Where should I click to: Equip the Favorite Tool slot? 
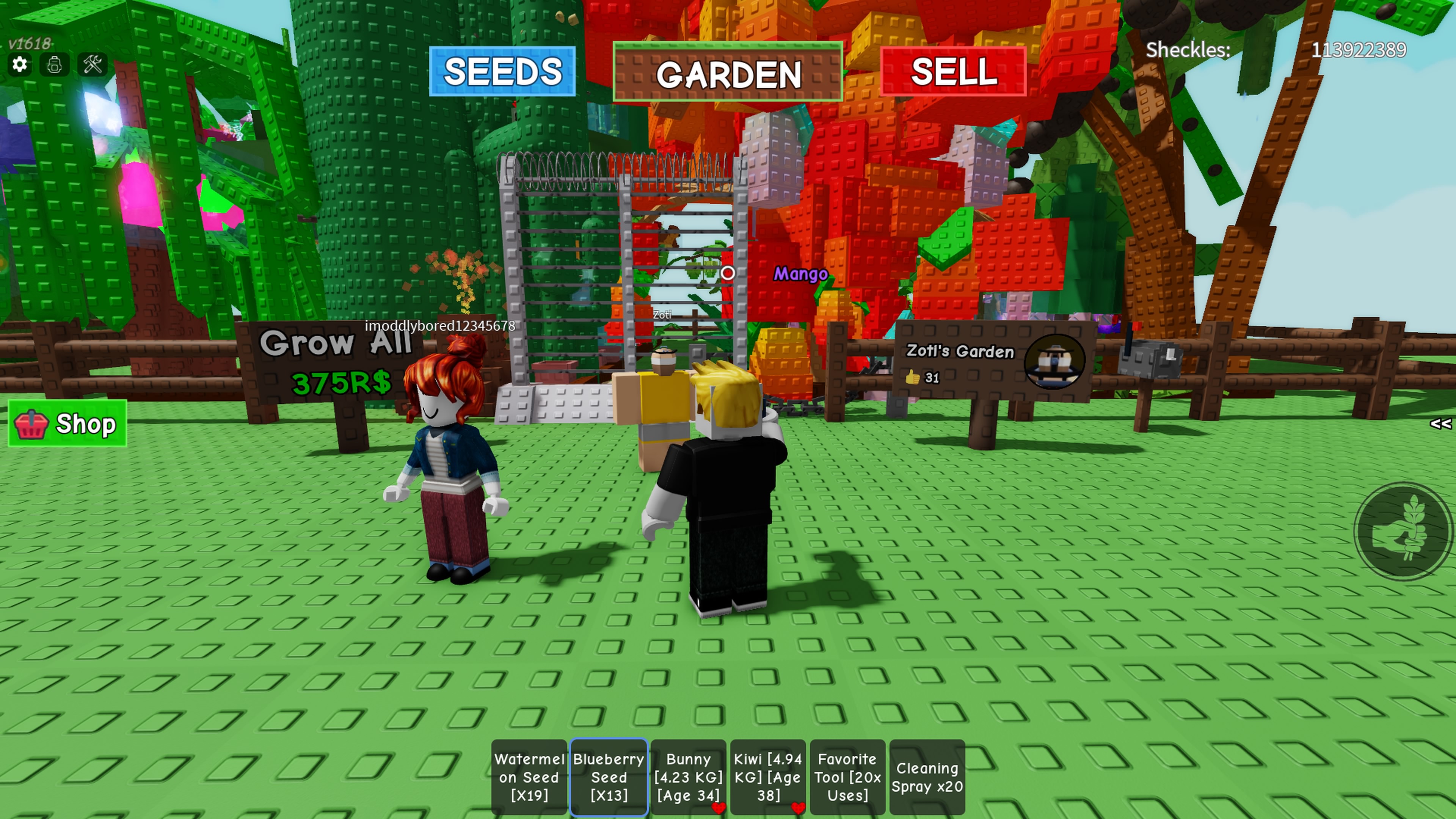tap(847, 777)
